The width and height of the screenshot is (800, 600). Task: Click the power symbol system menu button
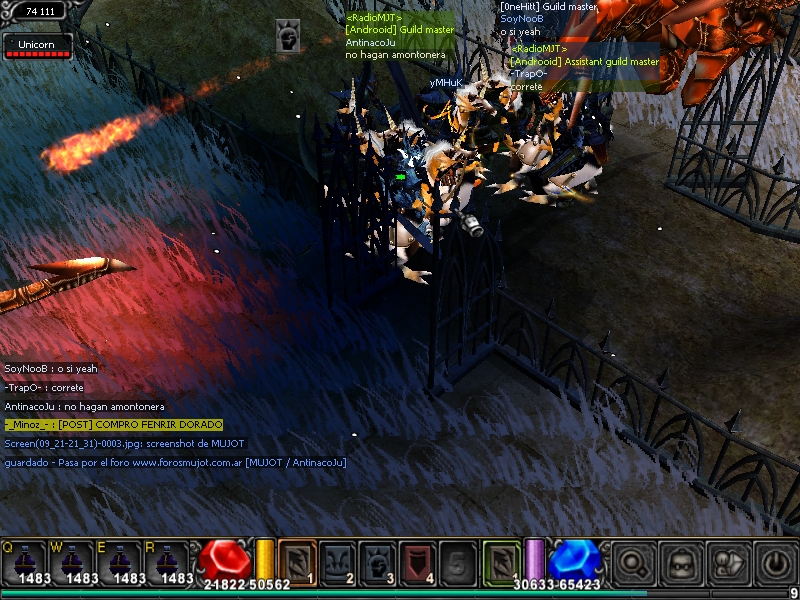[x=775, y=563]
